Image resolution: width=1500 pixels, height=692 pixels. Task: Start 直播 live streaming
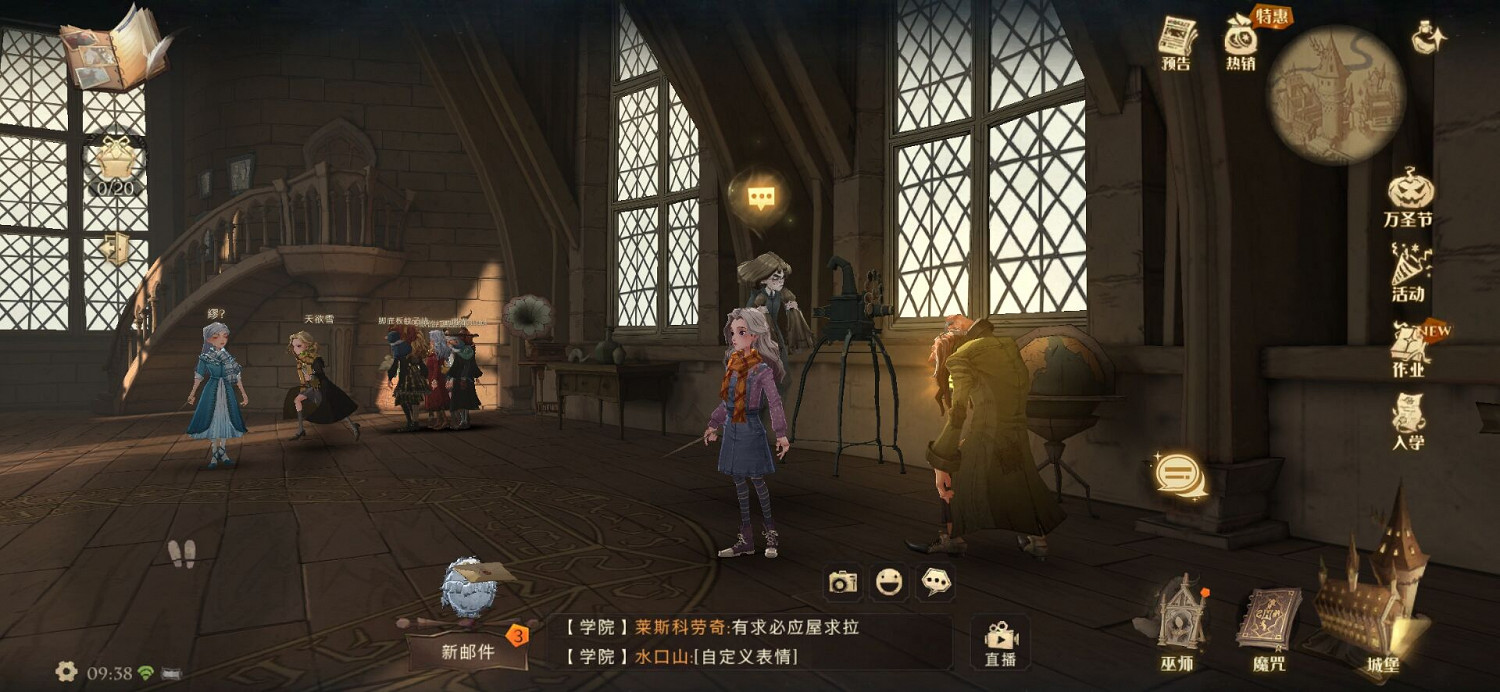1000,642
